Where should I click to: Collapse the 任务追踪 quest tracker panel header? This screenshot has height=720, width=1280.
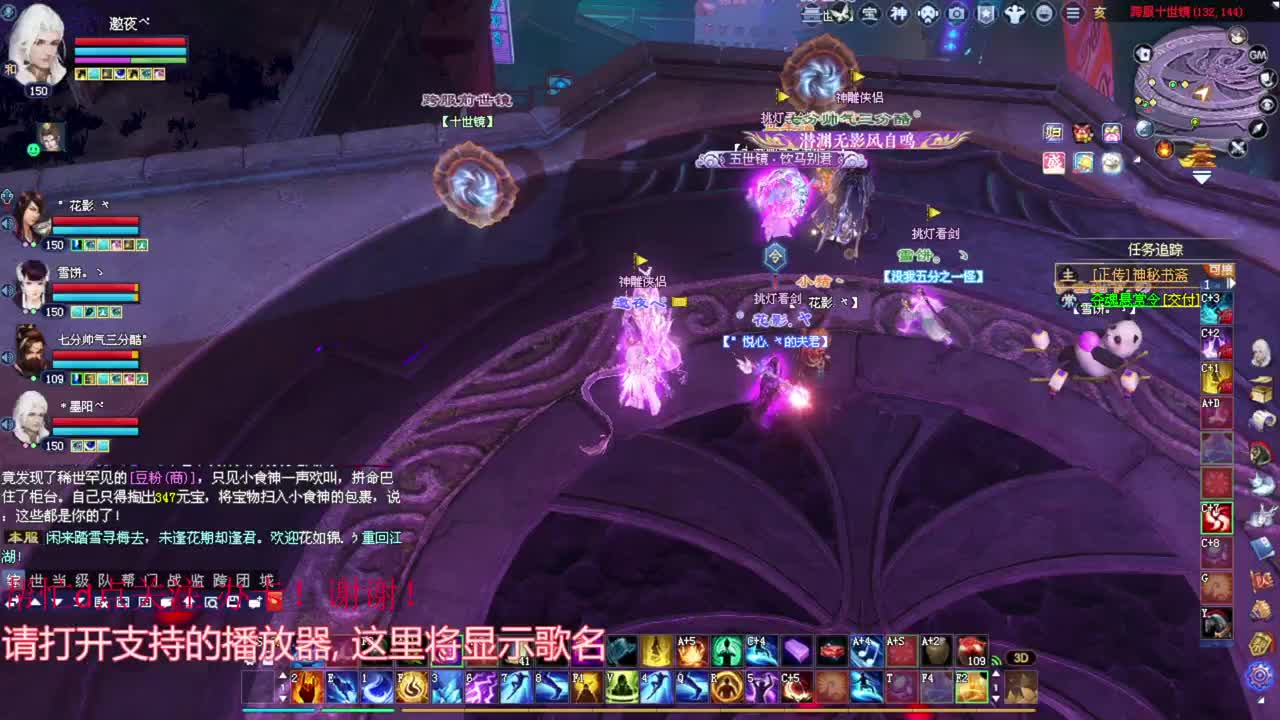[1155, 249]
